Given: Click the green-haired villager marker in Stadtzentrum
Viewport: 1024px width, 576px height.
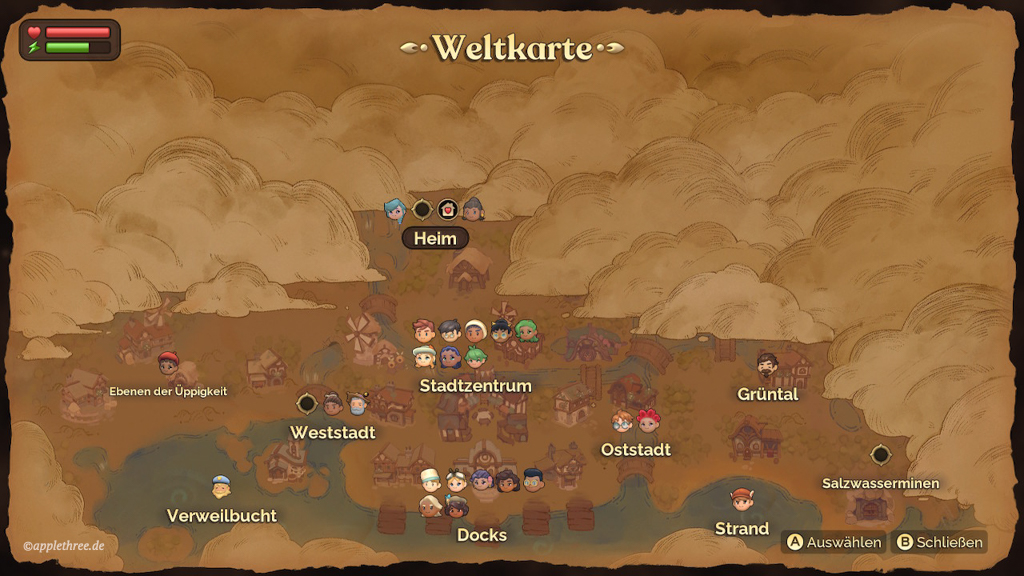Looking at the screenshot, I should point(526,331).
